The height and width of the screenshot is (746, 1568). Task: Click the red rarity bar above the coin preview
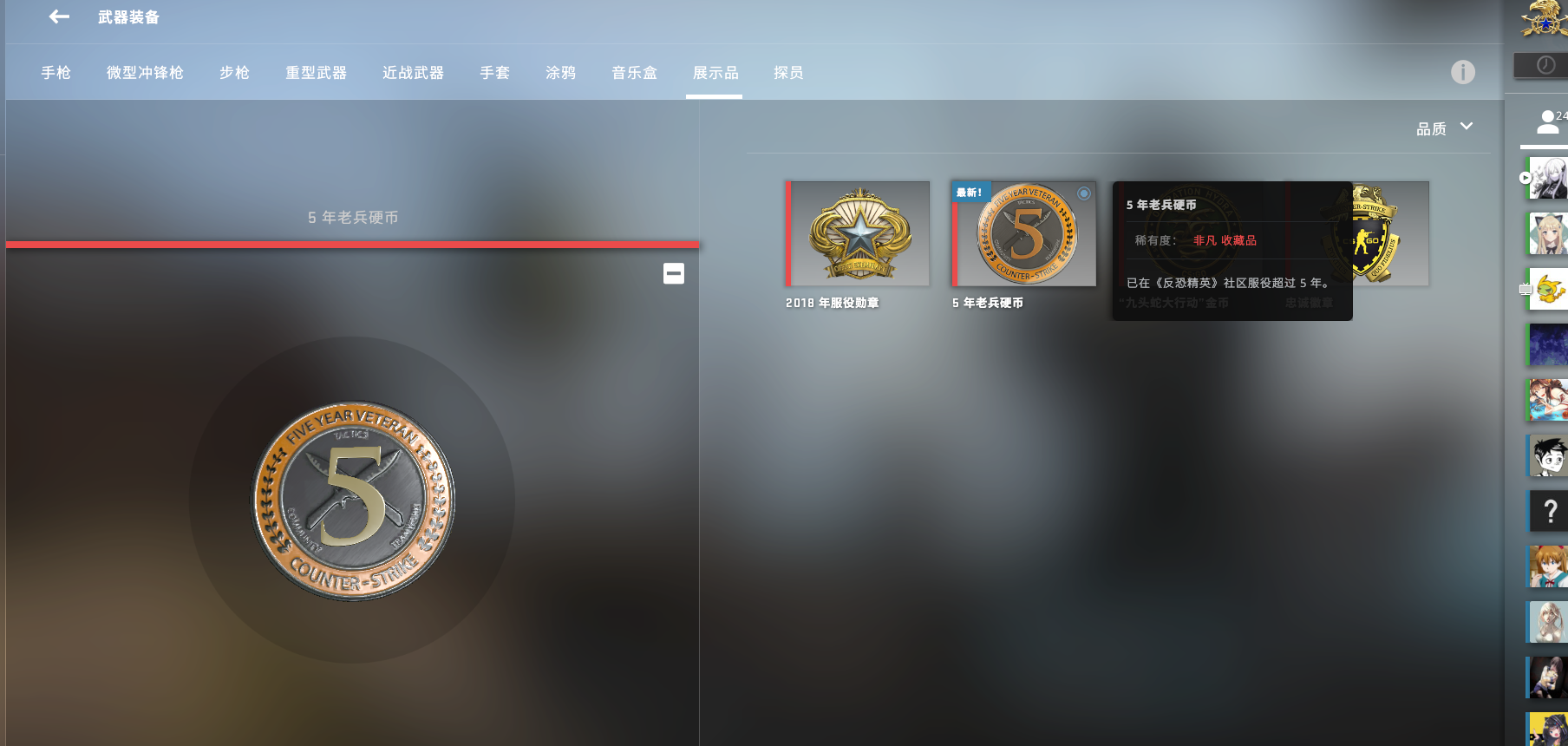[351, 245]
